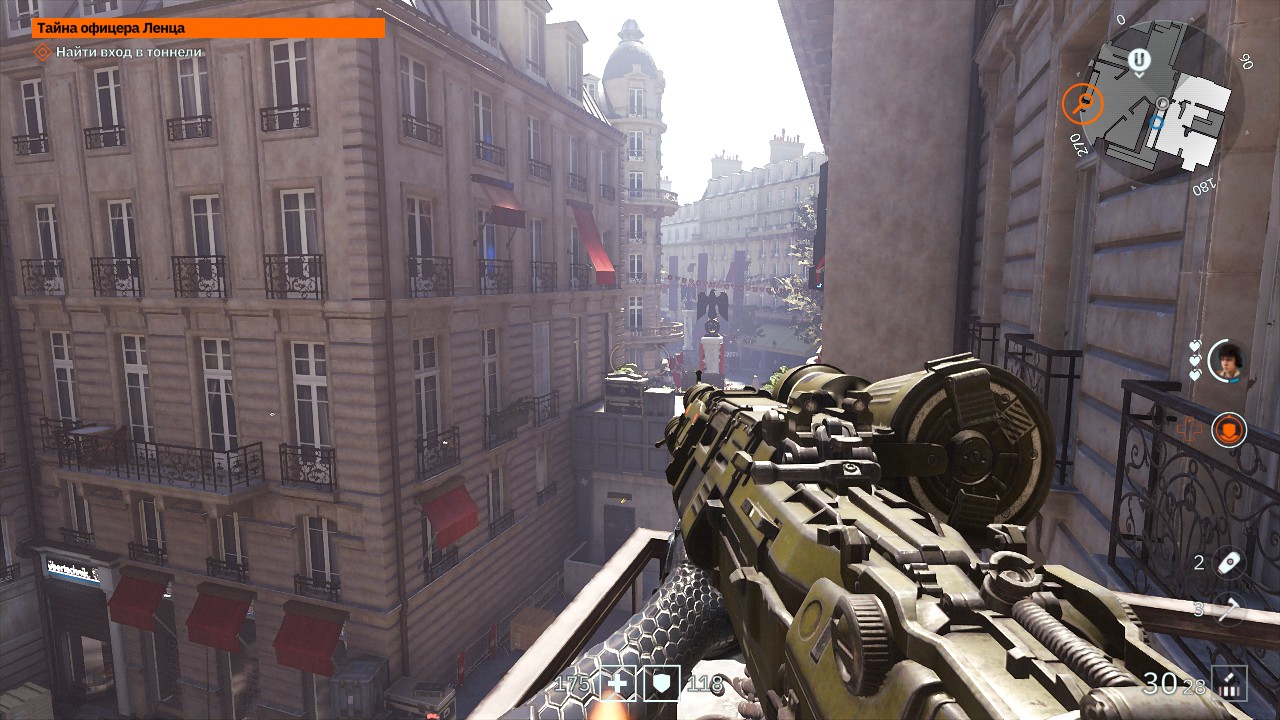The image size is (1280, 720).
Task: Select the grenade slot icon
Action: (x=1229, y=563)
